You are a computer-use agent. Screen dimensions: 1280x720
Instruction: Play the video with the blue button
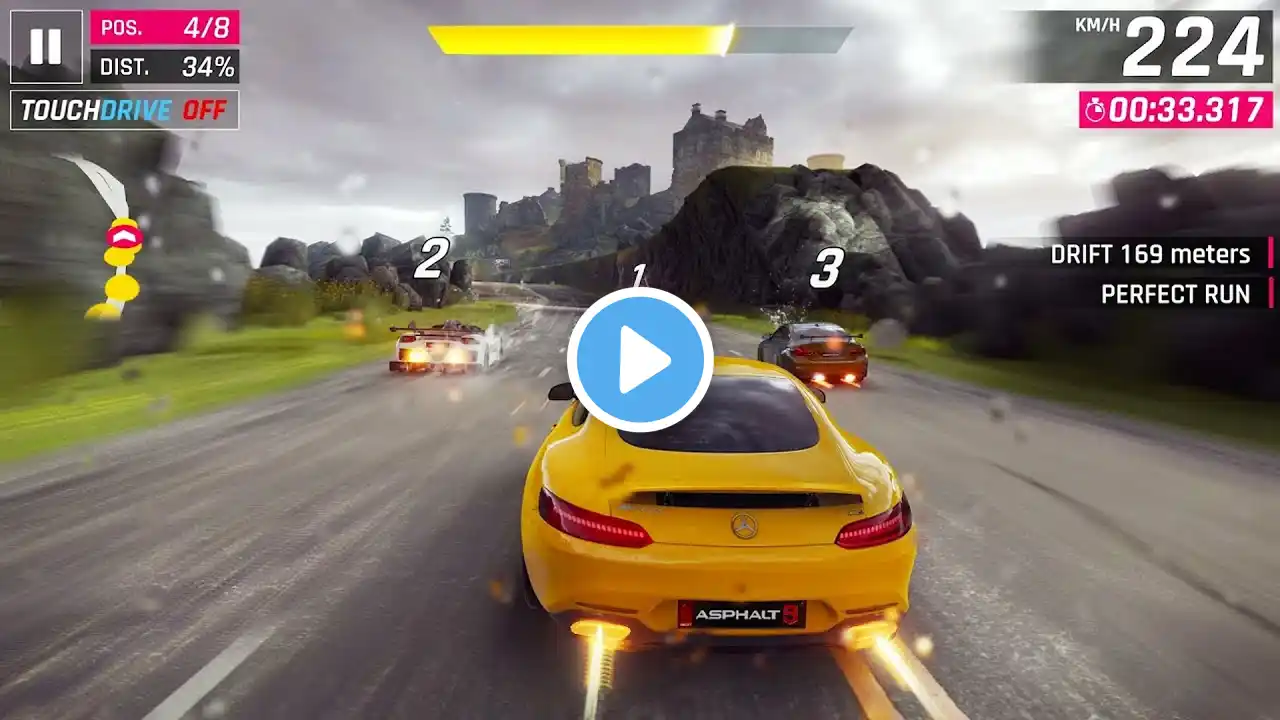[x=640, y=360]
